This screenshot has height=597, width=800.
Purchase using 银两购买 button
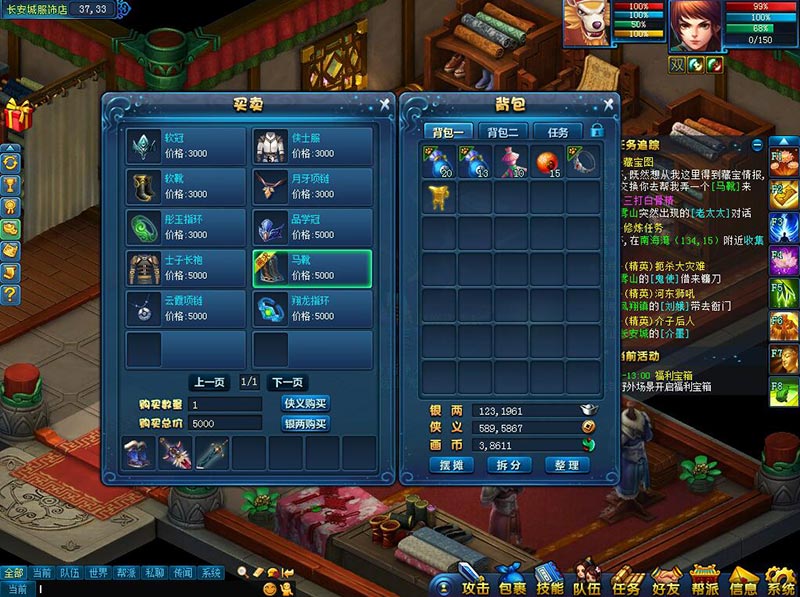tap(305, 423)
